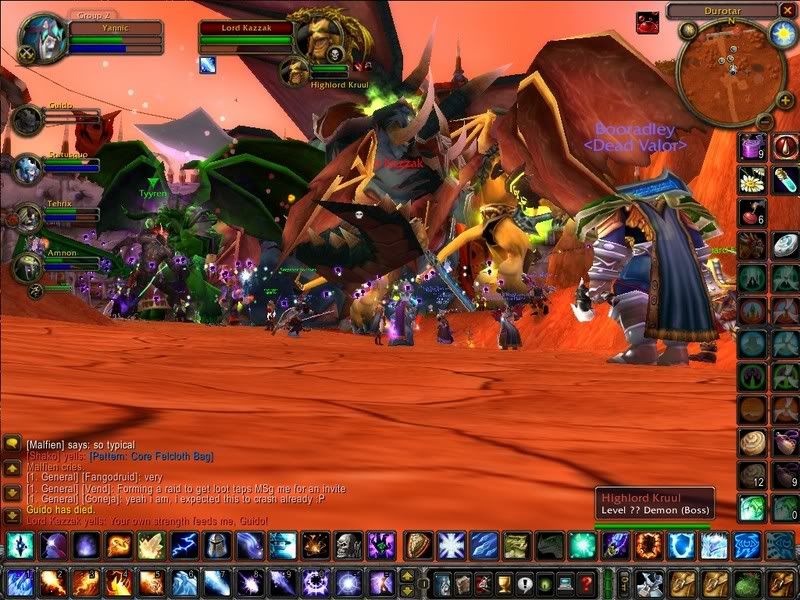Use the purple jar item with 9 charges
Viewport: 800px width, 600px height.
(x=752, y=147)
